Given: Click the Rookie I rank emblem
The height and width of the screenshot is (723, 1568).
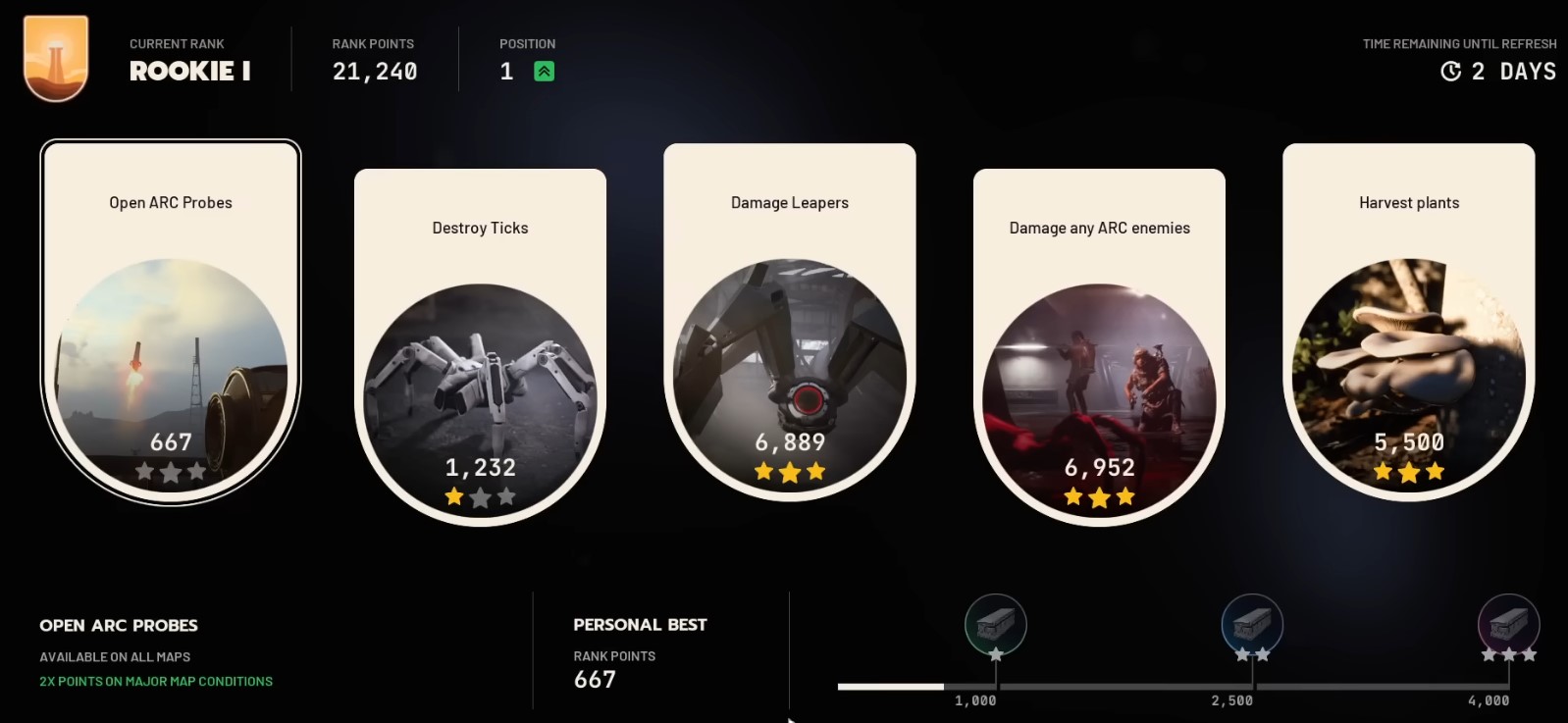Looking at the screenshot, I should pyautogui.click(x=56, y=56).
